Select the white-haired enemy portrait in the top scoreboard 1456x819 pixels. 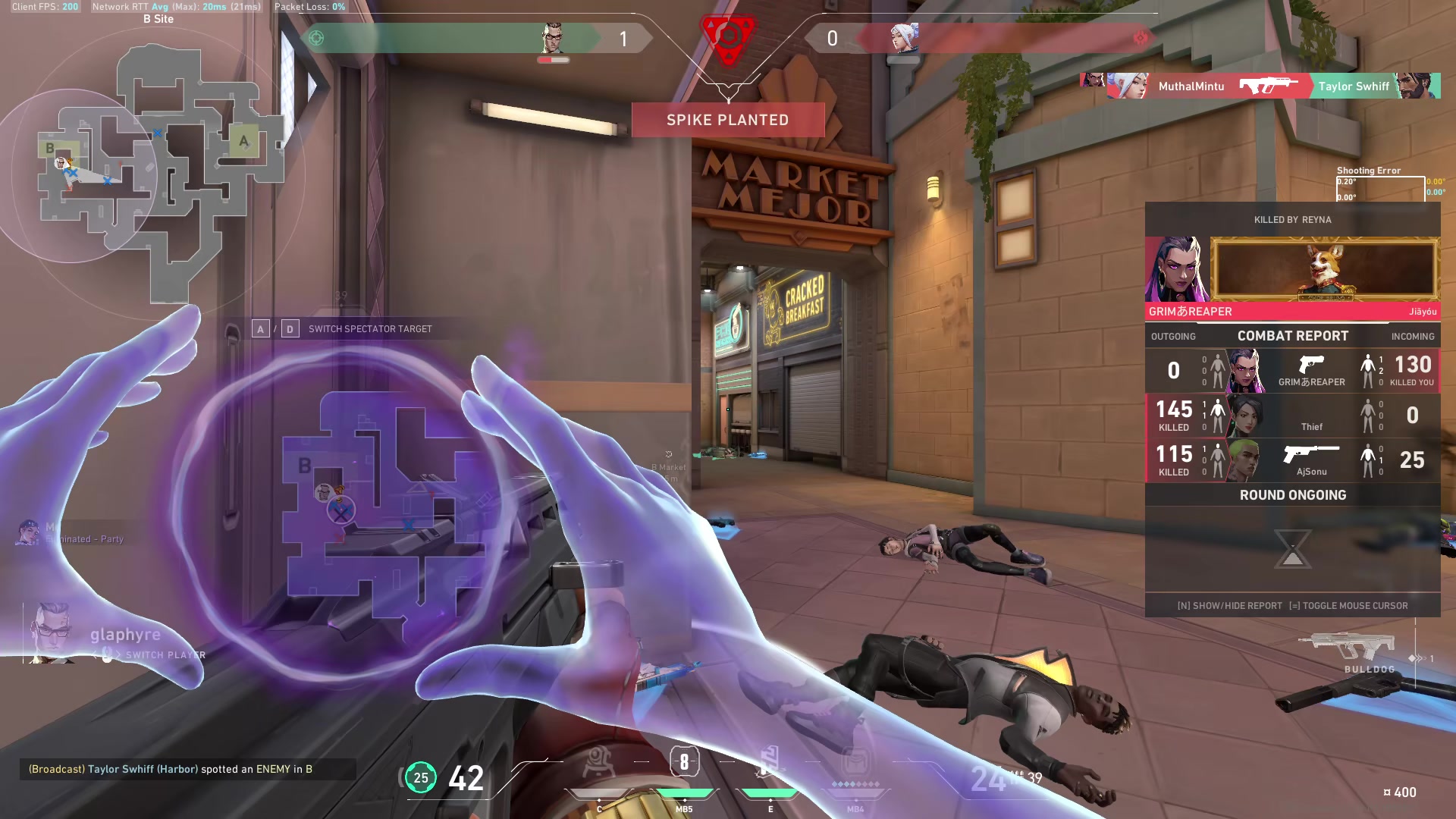tap(904, 38)
